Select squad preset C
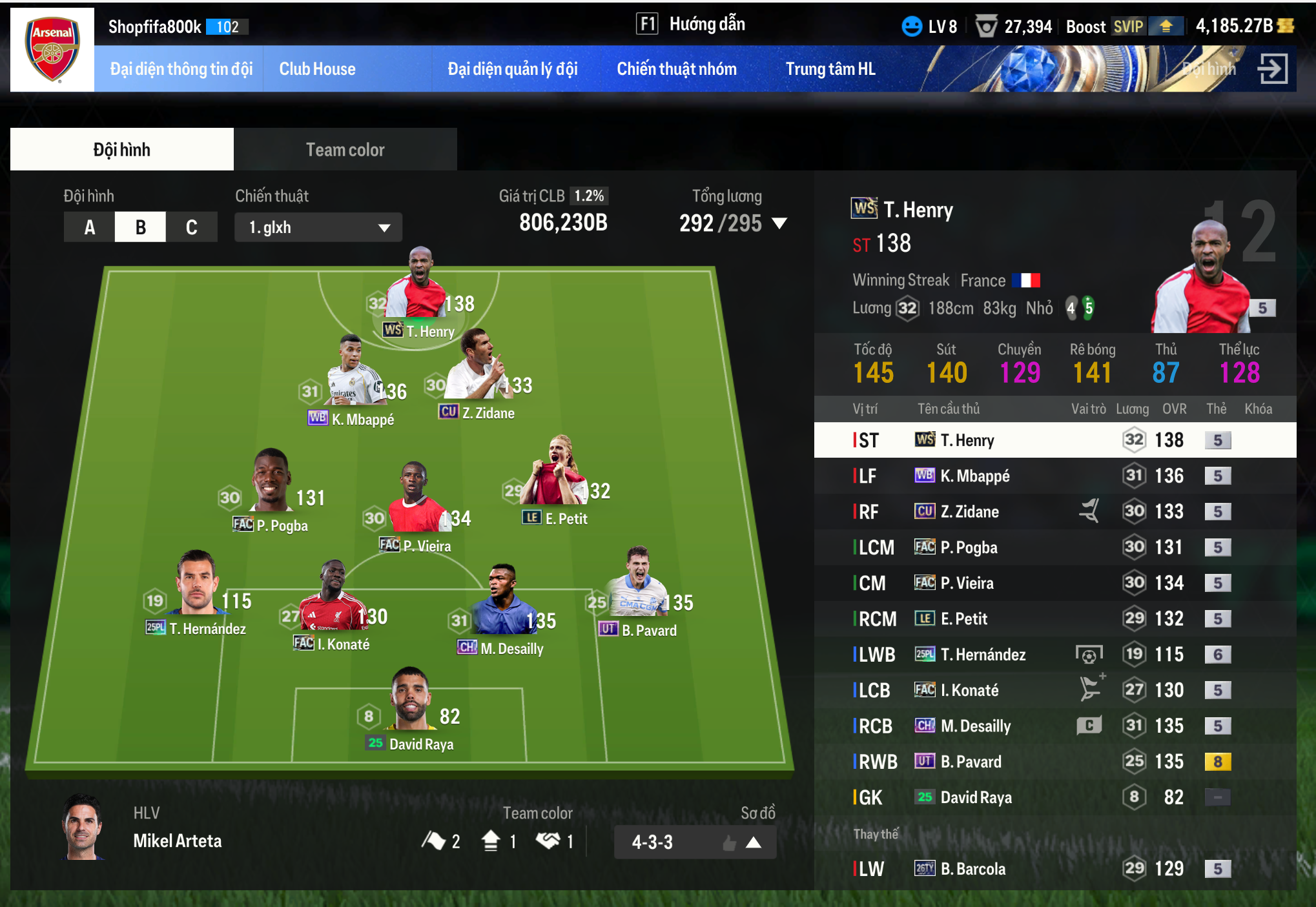The height and width of the screenshot is (907, 1316). coord(191,227)
